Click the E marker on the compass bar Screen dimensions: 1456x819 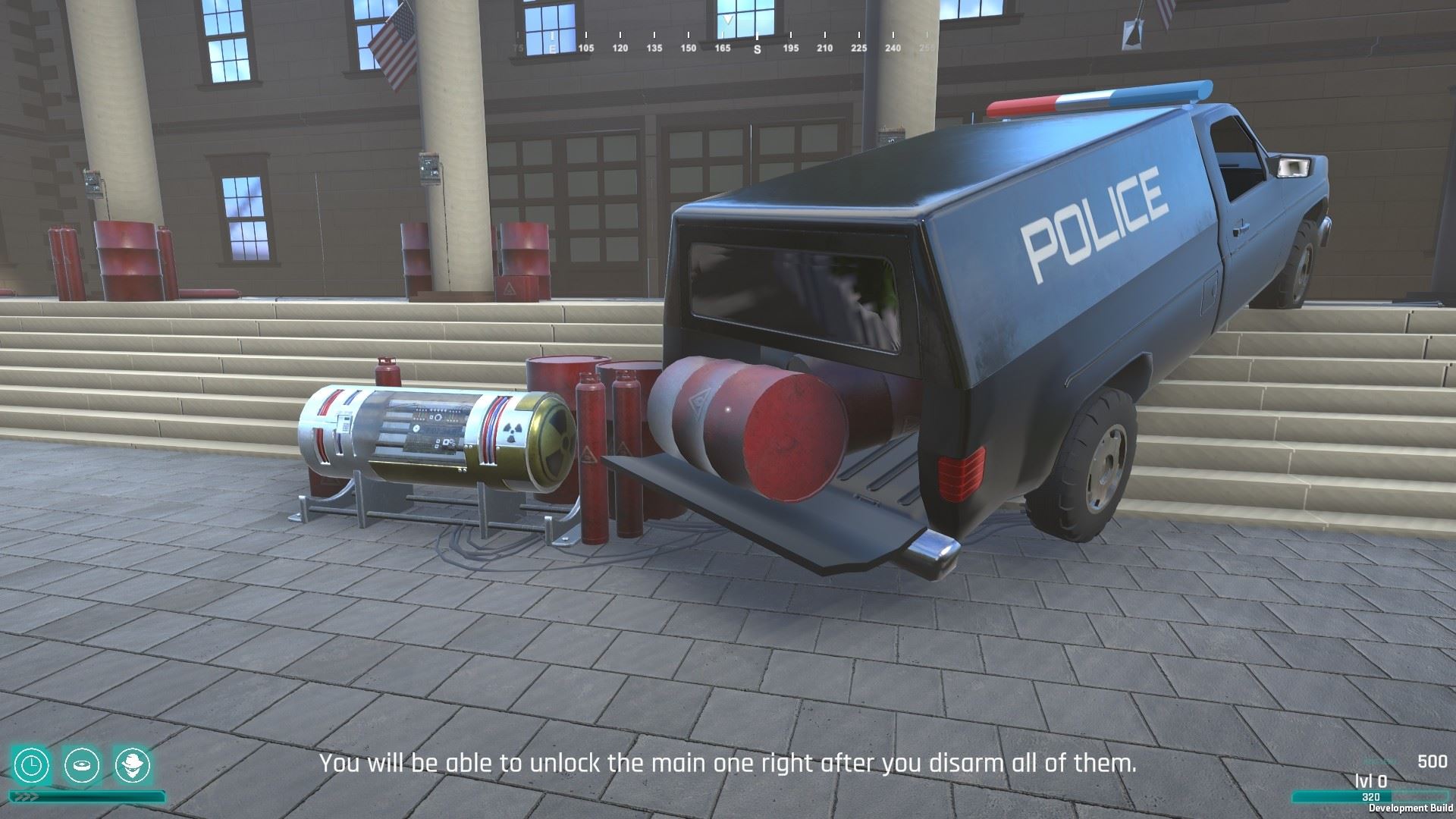[x=553, y=47]
